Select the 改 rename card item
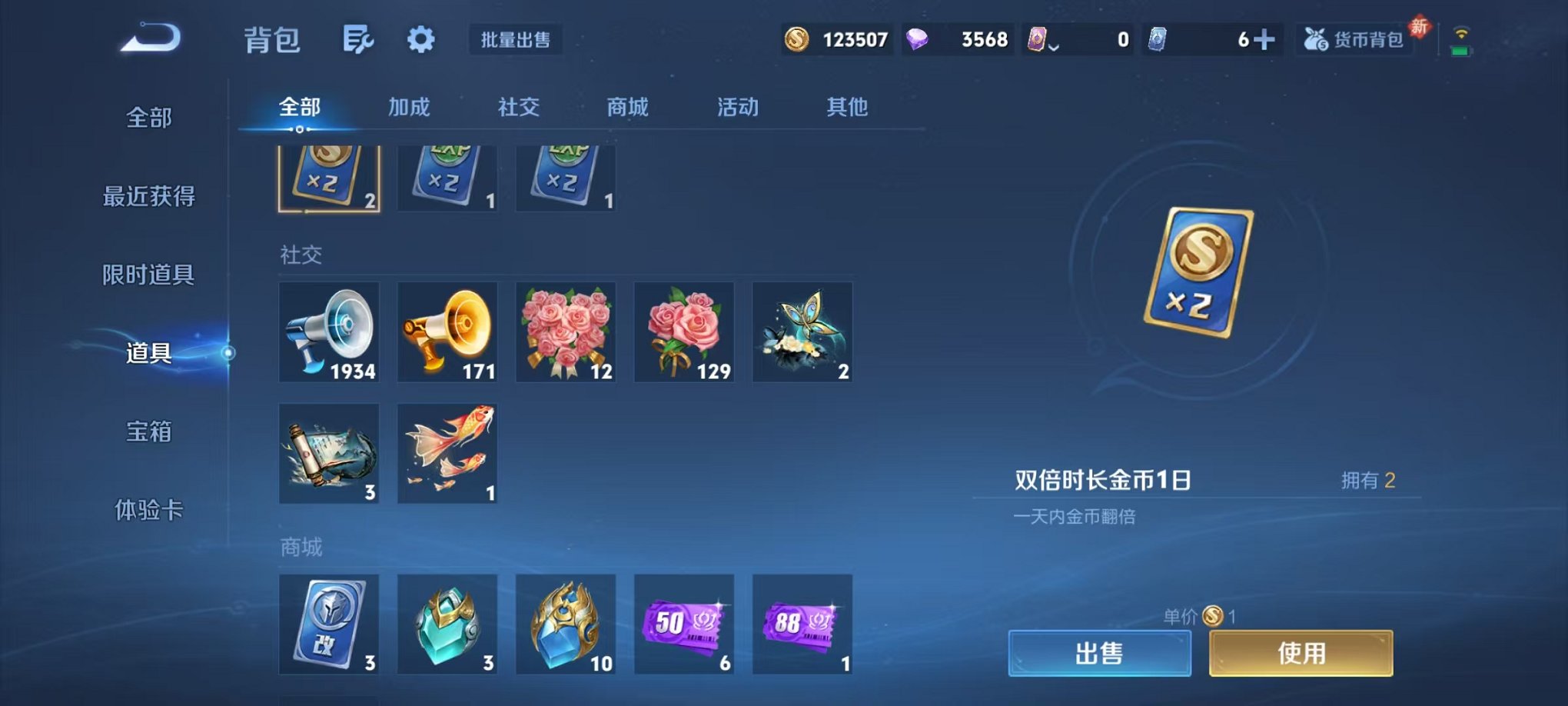This screenshot has width=1568, height=706. pos(329,624)
